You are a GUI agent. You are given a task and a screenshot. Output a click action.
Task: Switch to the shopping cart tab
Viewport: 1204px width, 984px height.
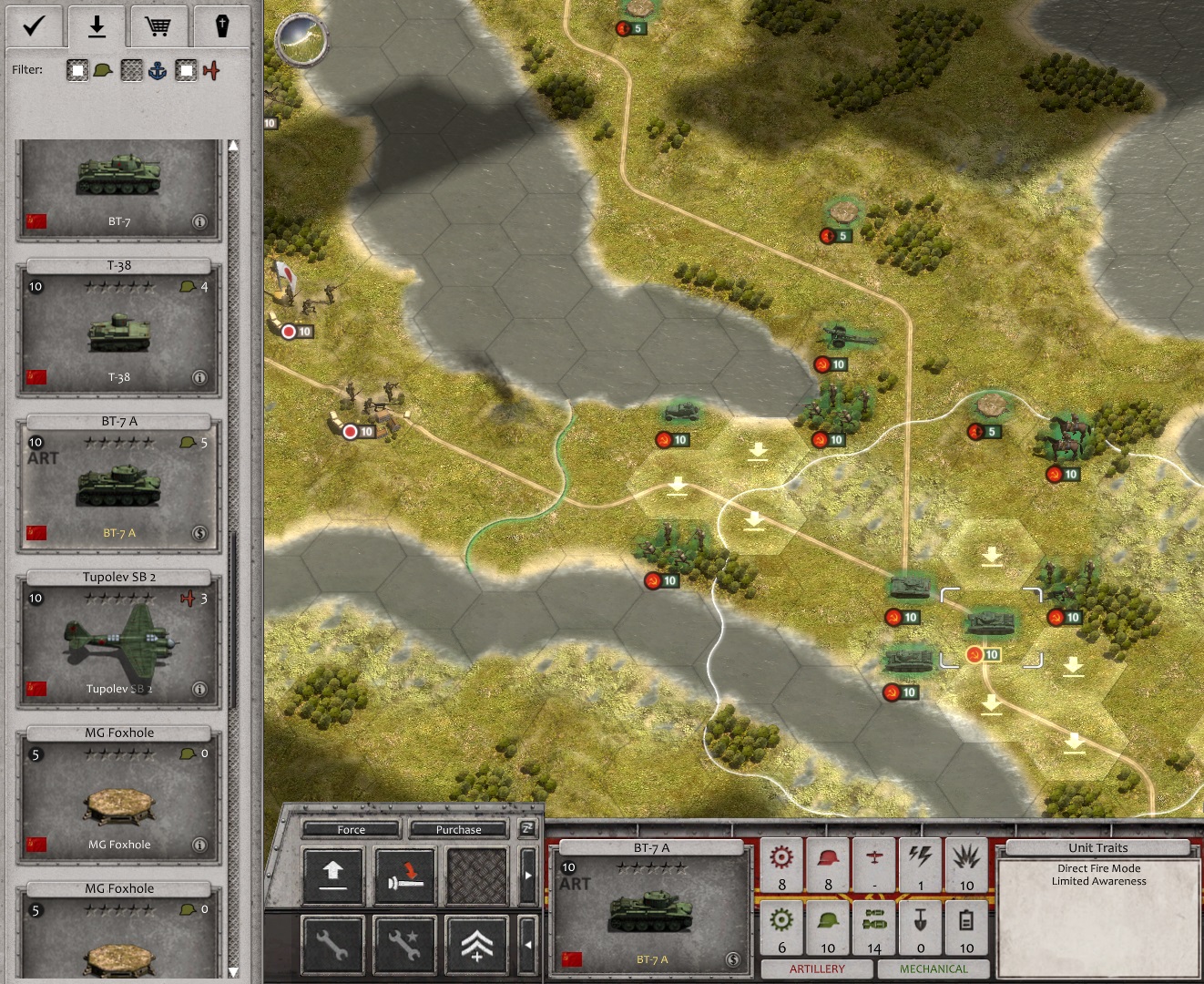(x=158, y=26)
